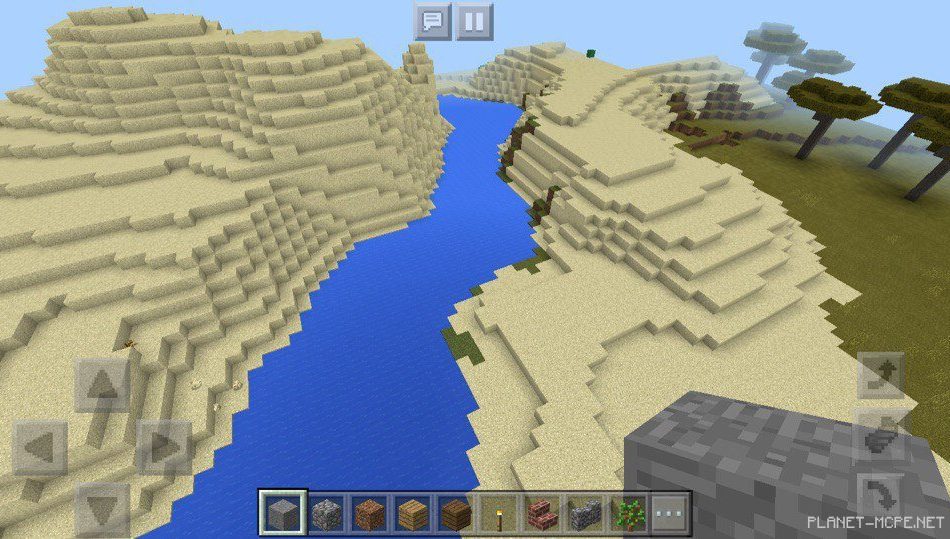Tap the move left arrow
Viewport: 950px width, 539px height.
[x=40, y=447]
